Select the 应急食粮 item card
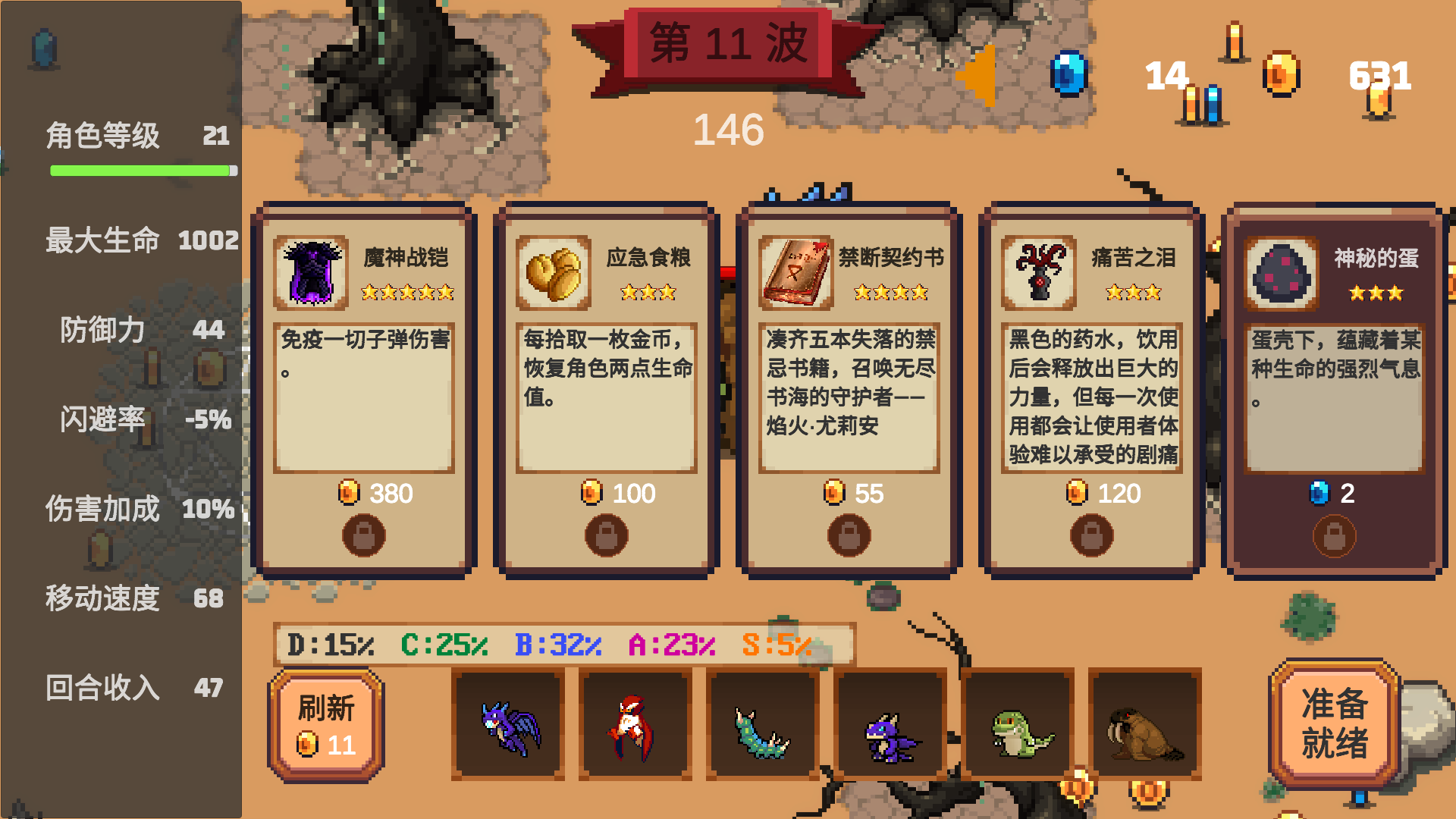 coord(607,364)
